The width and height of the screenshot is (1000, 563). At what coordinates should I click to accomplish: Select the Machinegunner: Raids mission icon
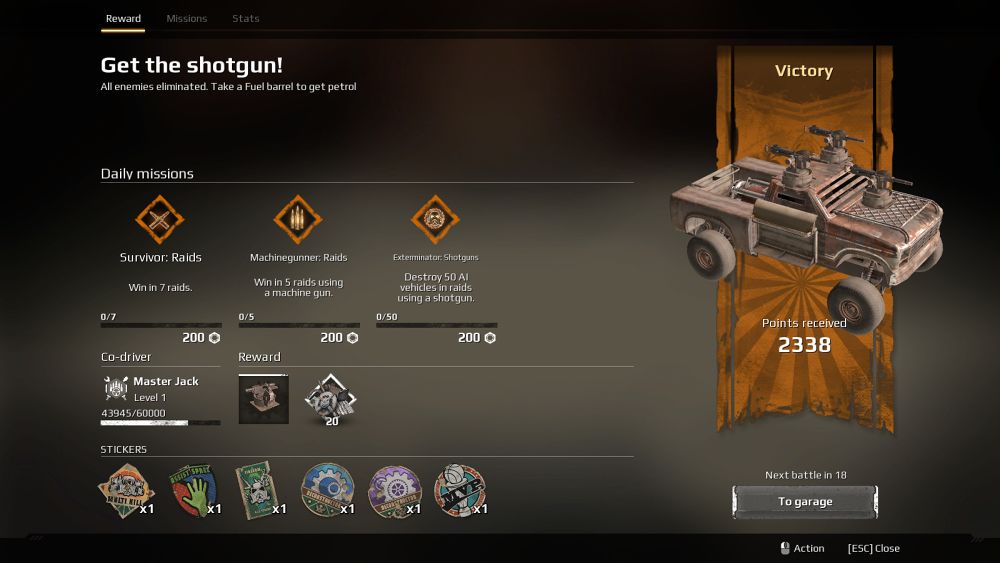point(298,218)
